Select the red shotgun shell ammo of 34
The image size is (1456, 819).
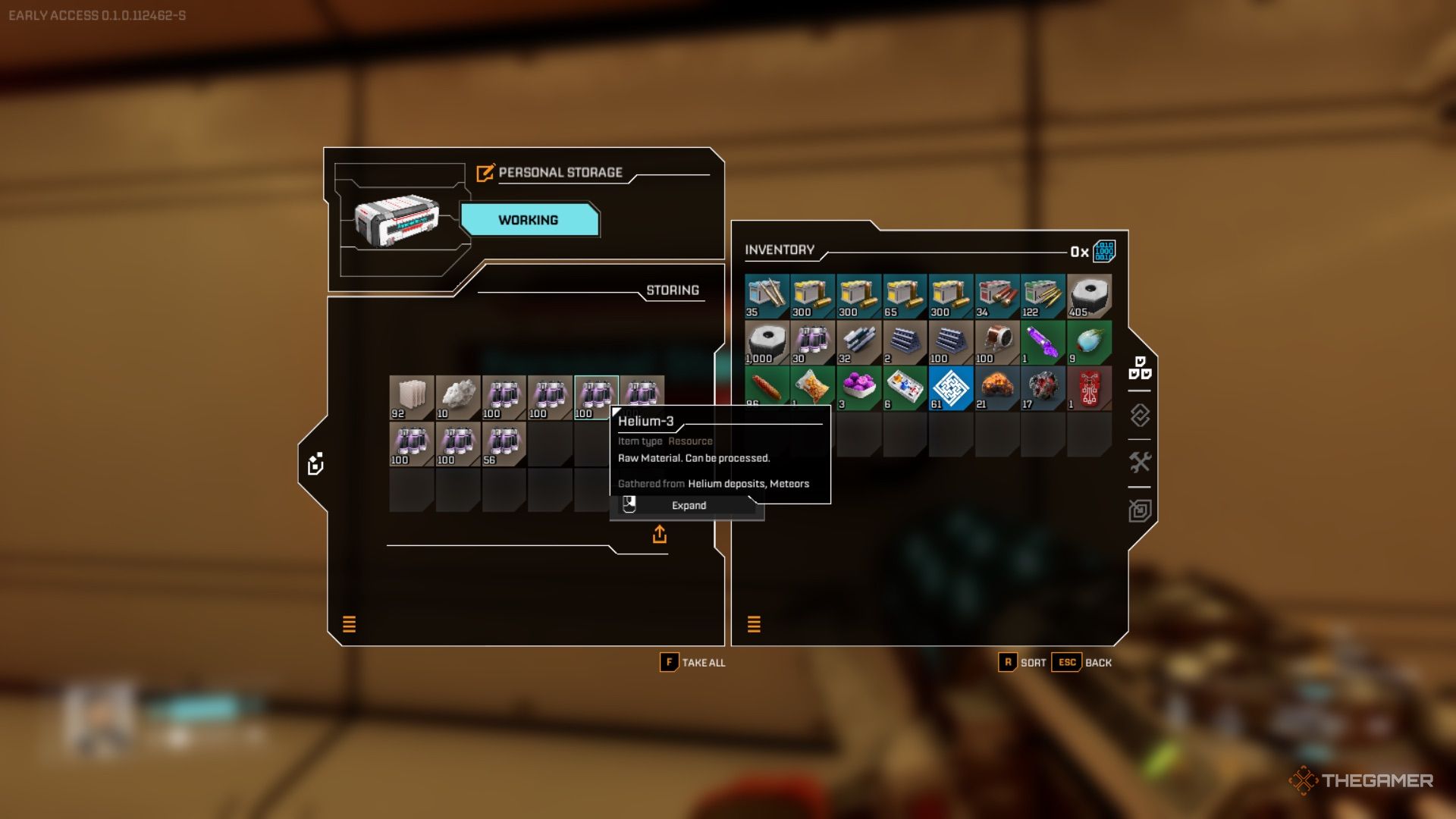pos(997,297)
